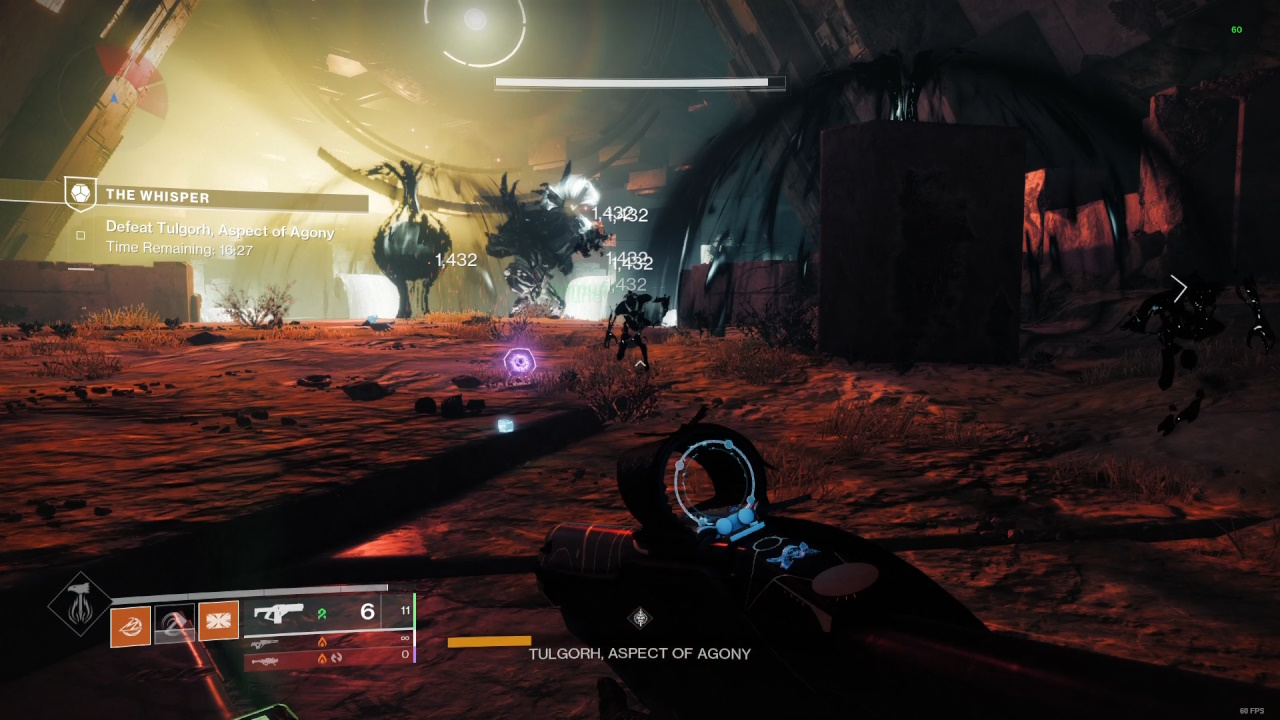1280x720 pixels.
Task: Click the Defeat Tulgorh objective checkbox
Action: (81, 236)
